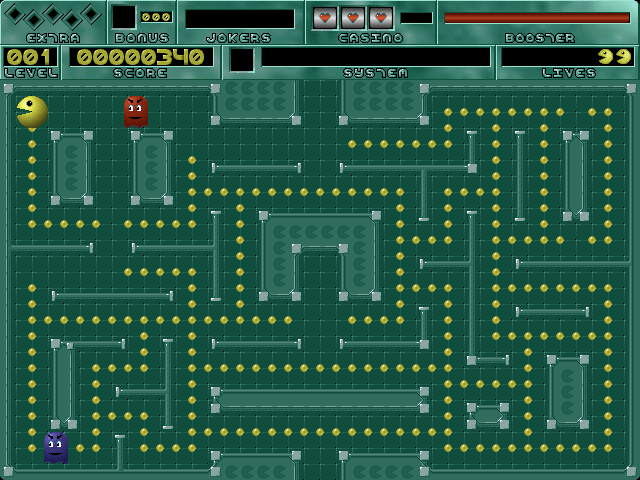Image resolution: width=640 pixels, height=480 pixels.
Task: Click the Extra diamonds row
Action: pos(52,16)
